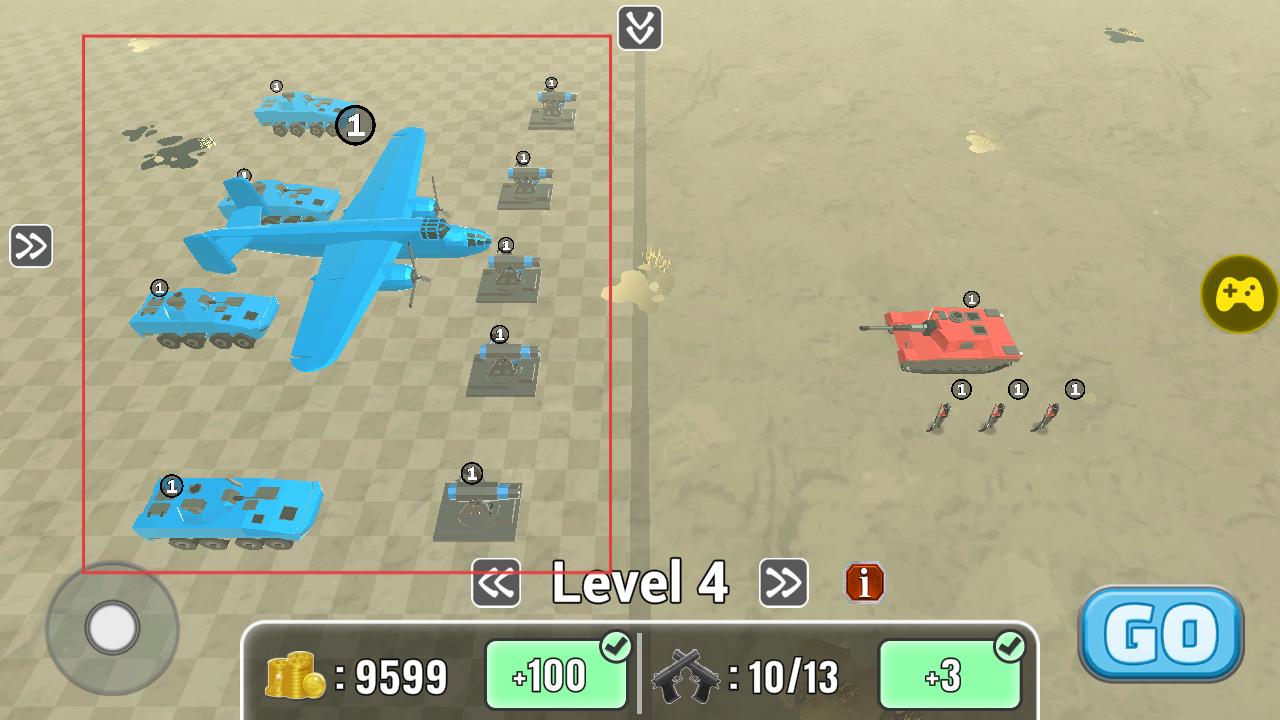Expand the top drop-down arrow panel
Image resolution: width=1280 pixels, height=720 pixels.
click(x=640, y=28)
